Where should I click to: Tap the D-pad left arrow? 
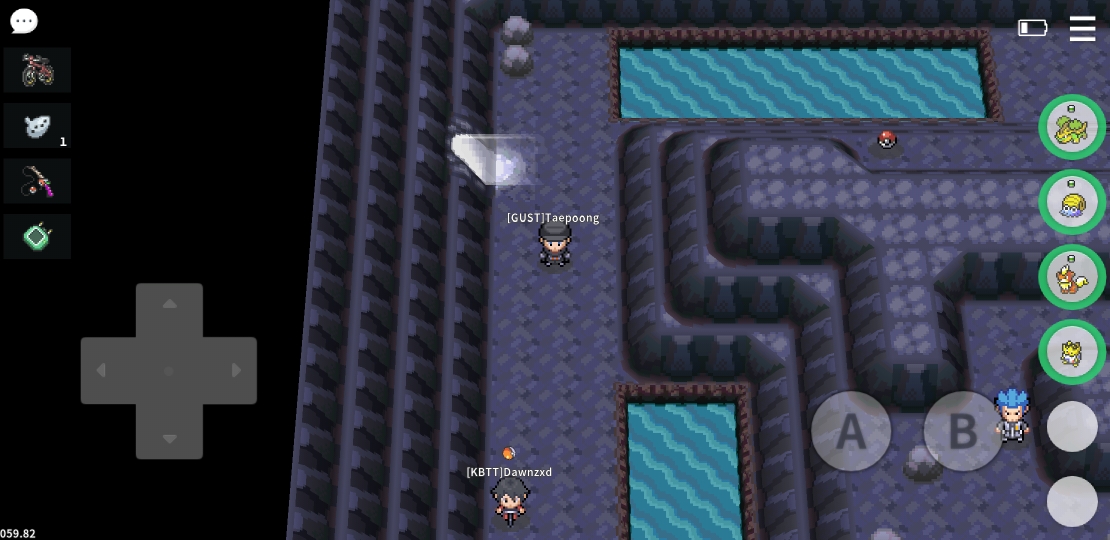coord(101,371)
